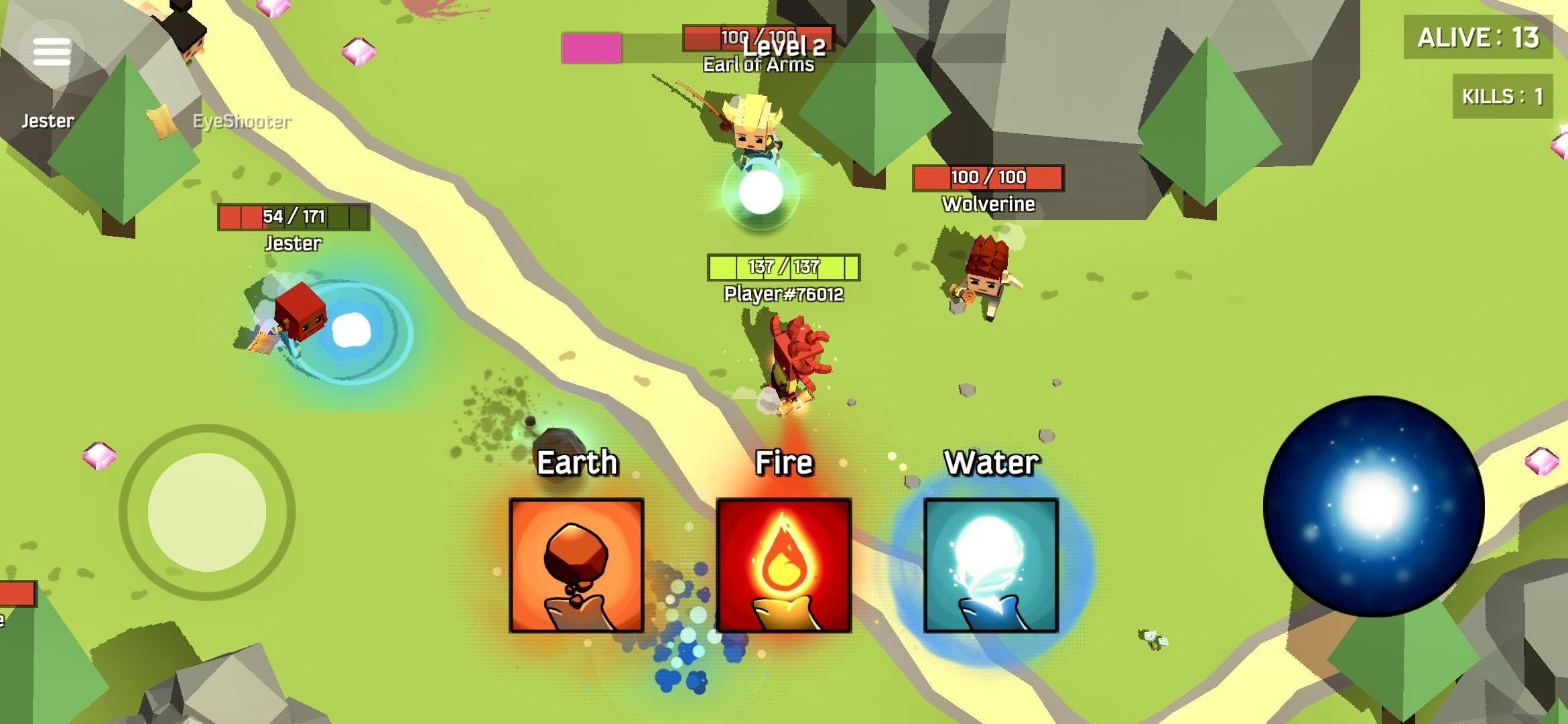Open the hamburger menu
Screen dimensions: 1568x724
click(x=51, y=51)
